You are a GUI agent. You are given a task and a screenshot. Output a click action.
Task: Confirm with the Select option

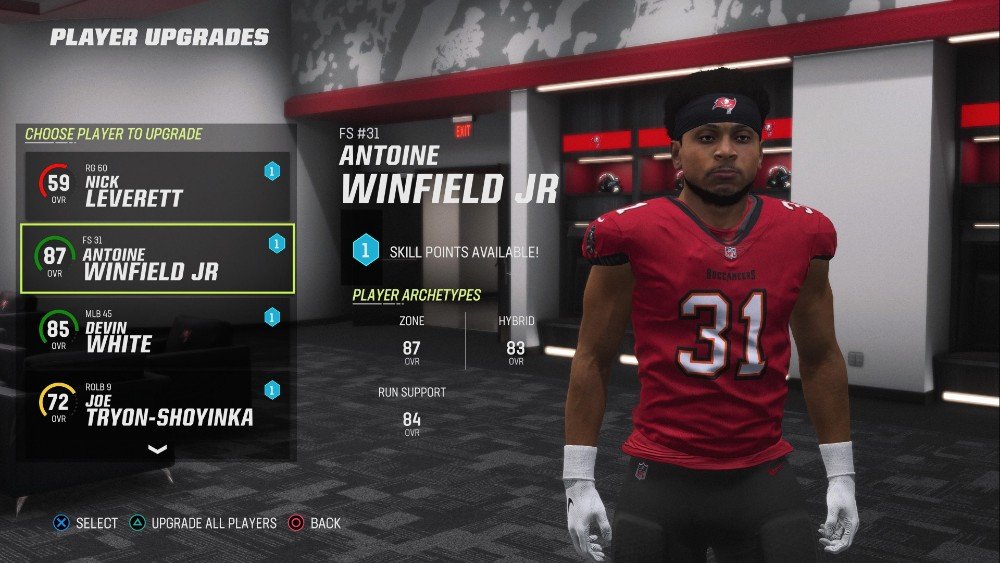click(x=86, y=523)
